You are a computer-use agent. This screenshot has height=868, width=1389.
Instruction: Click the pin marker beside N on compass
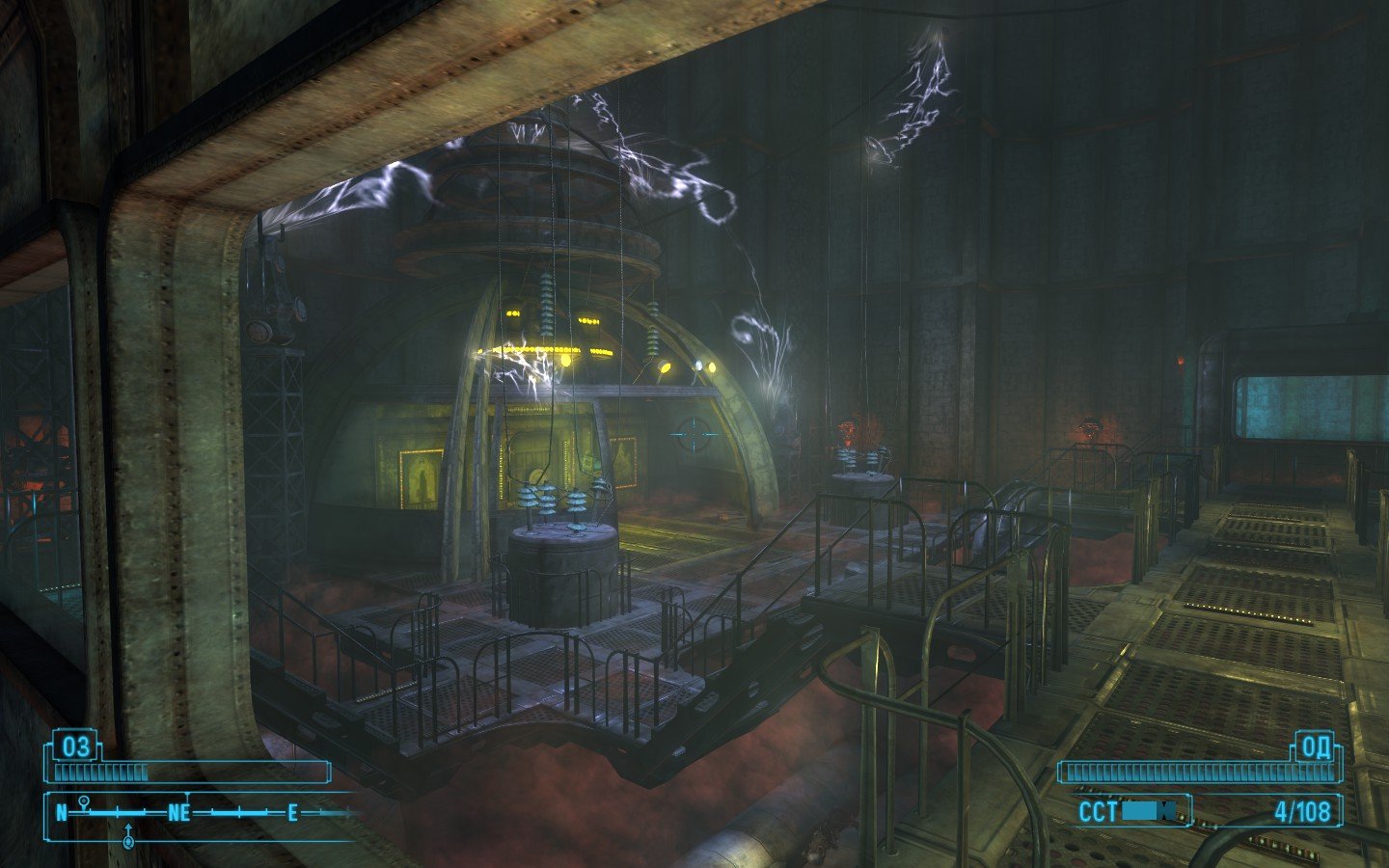tap(85, 801)
